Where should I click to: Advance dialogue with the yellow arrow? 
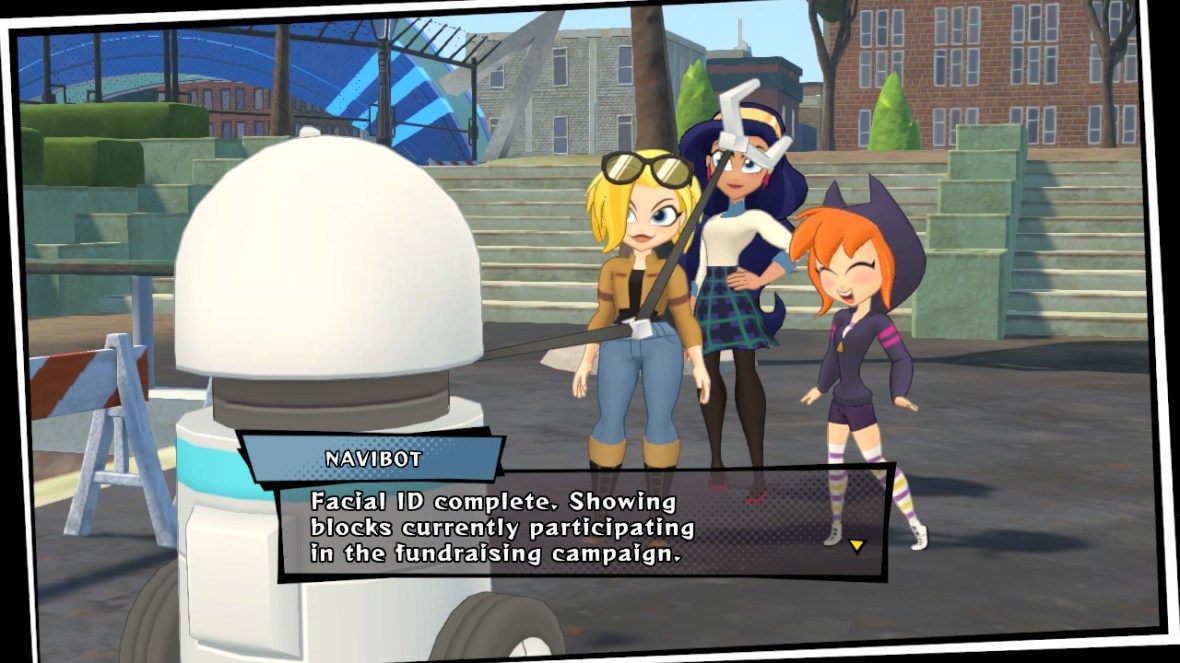click(856, 545)
